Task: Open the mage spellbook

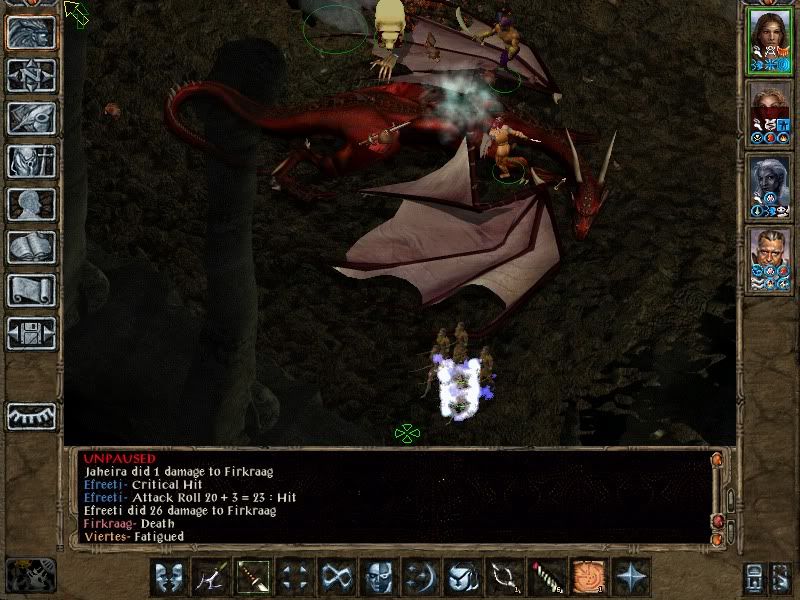Action: [32, 247]
